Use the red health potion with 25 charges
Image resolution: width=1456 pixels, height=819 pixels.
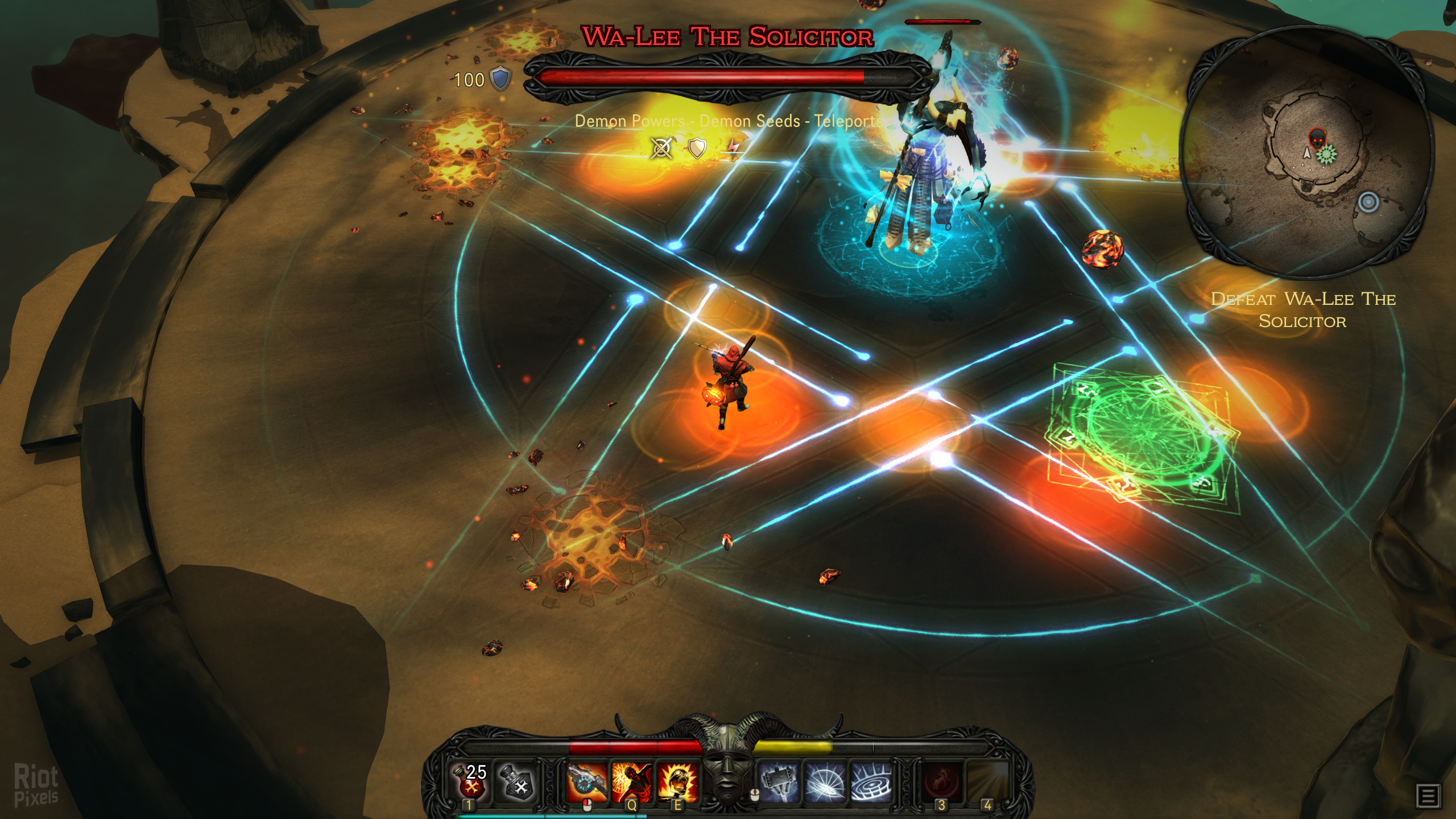(470, 781)
